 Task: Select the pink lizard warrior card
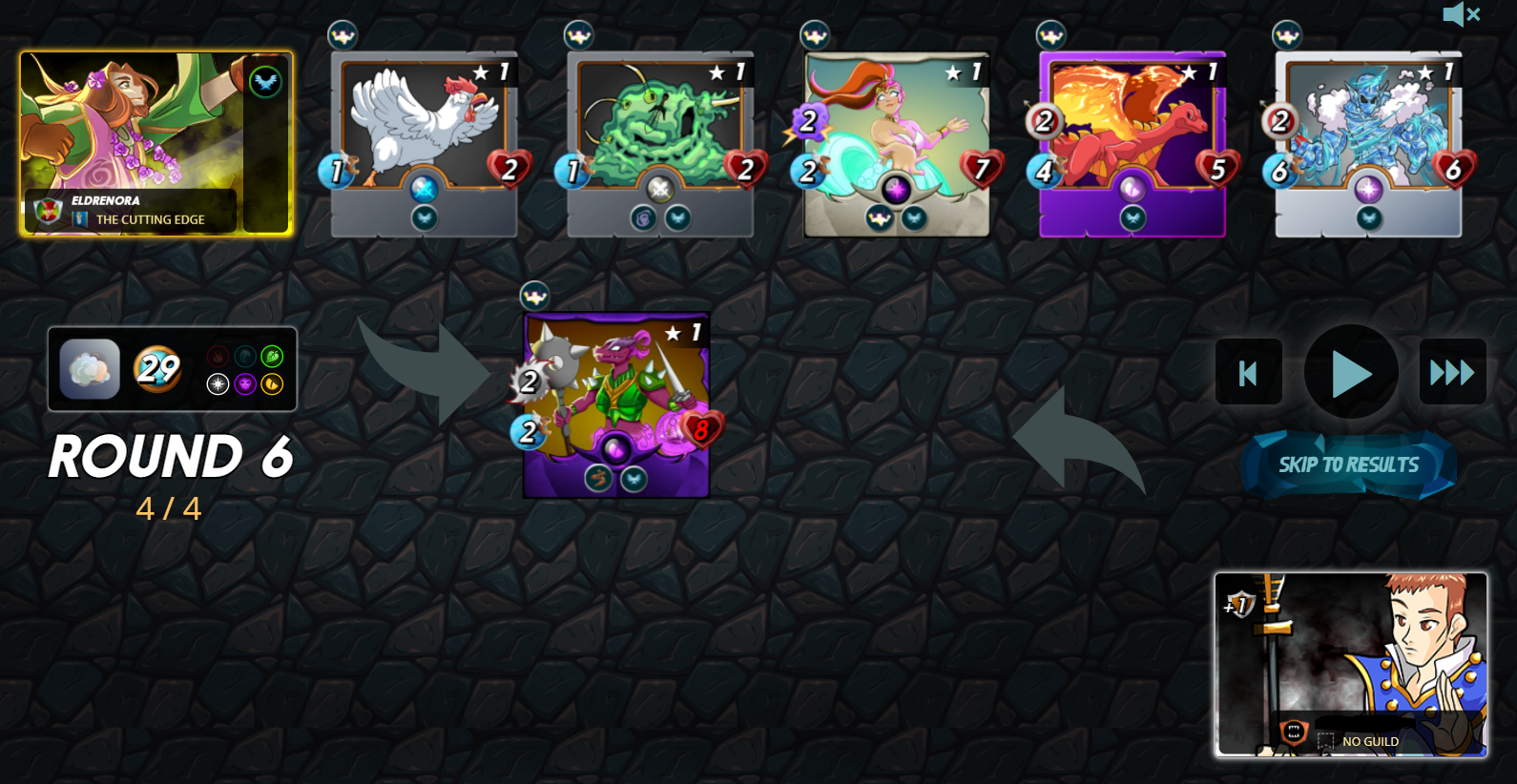tap(616, 404)
